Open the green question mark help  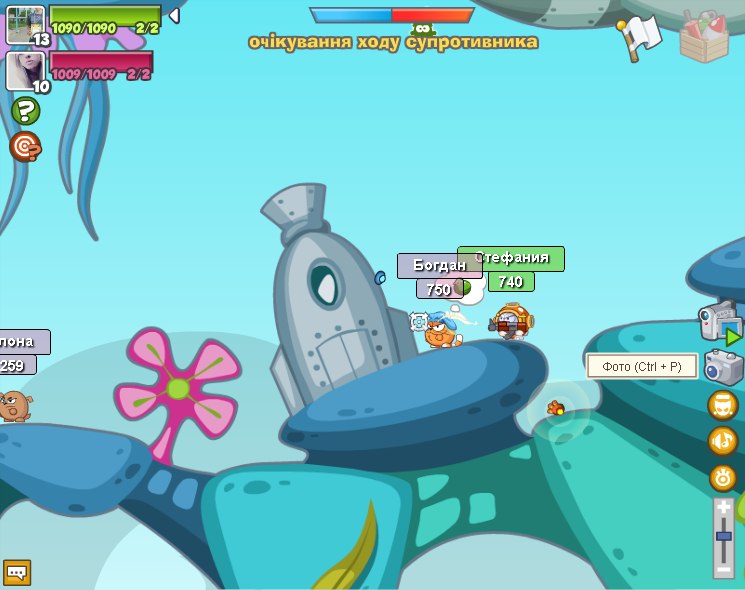coord(25,110)
